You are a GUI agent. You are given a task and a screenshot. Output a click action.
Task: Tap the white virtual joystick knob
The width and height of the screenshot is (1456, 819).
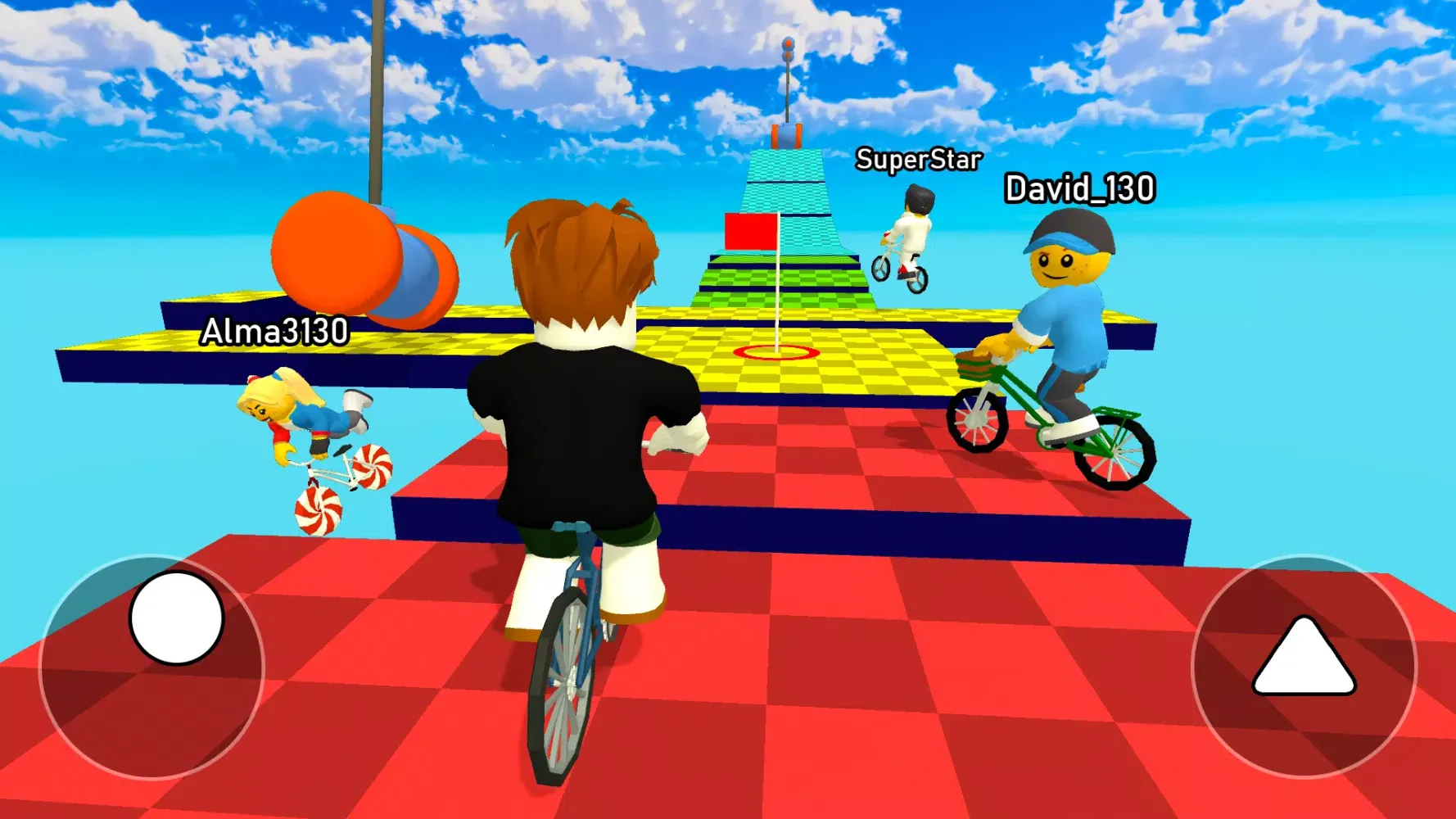[176, 618]
